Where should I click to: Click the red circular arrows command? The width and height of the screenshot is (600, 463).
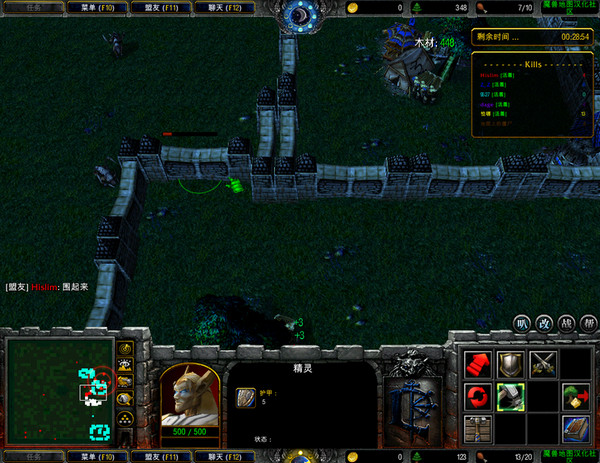point(477,397)
